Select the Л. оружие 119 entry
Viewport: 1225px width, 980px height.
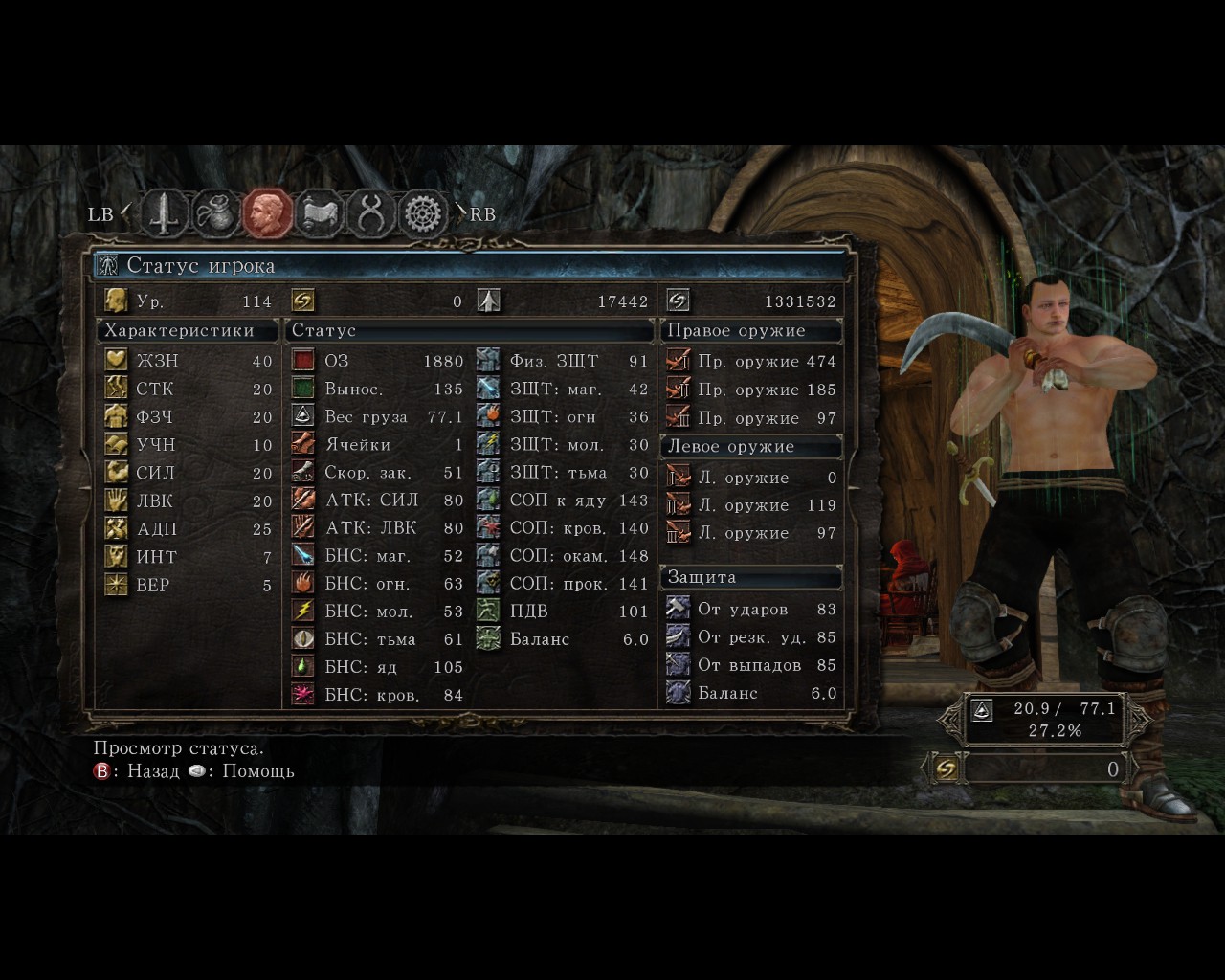coord(751,505)
